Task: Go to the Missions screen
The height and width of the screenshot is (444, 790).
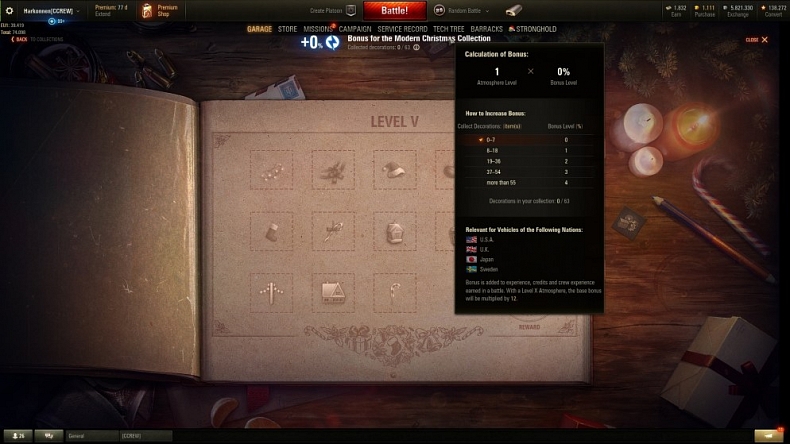Action: (318, 29)
